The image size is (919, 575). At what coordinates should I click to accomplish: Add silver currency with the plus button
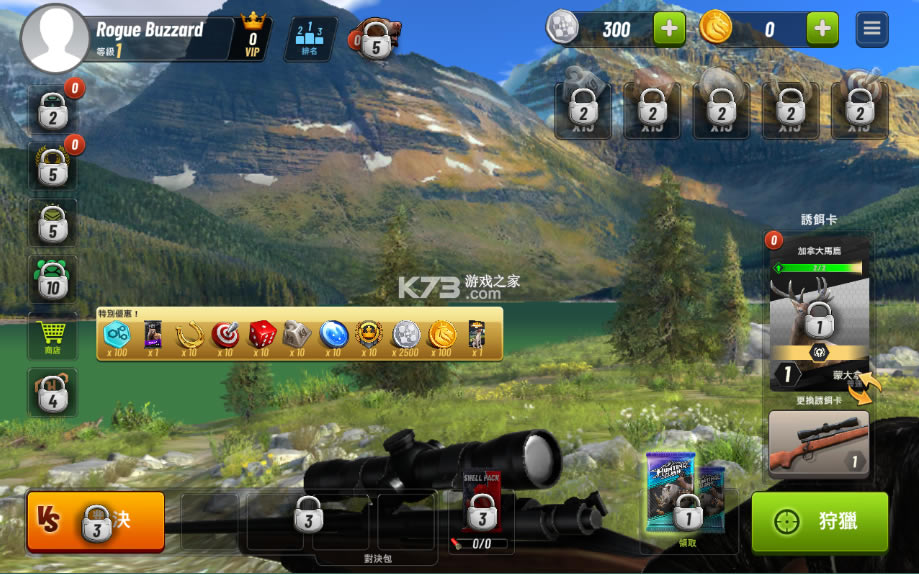click(670, 29)
